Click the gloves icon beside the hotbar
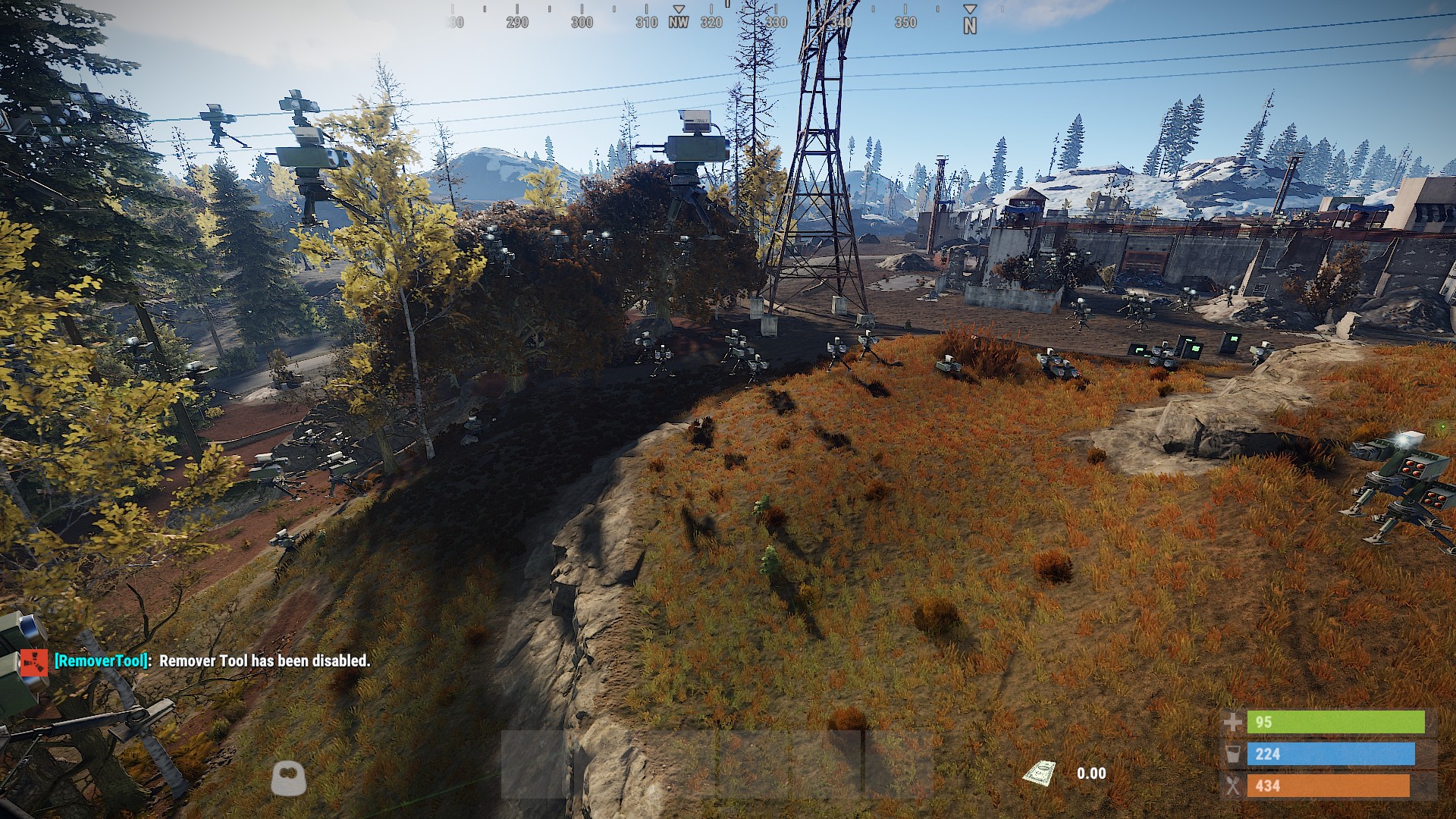 pos(289,776)
